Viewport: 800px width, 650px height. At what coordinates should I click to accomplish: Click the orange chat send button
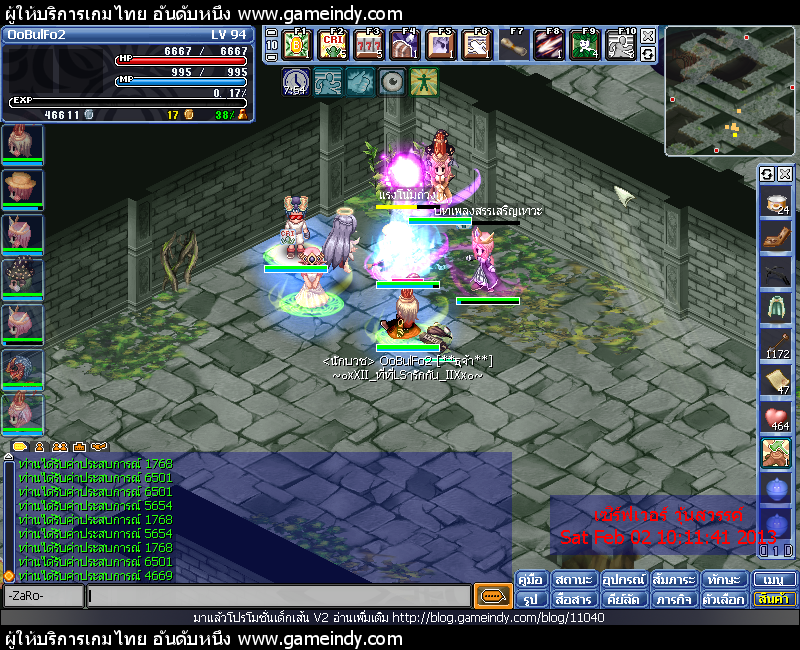[492, 596]
